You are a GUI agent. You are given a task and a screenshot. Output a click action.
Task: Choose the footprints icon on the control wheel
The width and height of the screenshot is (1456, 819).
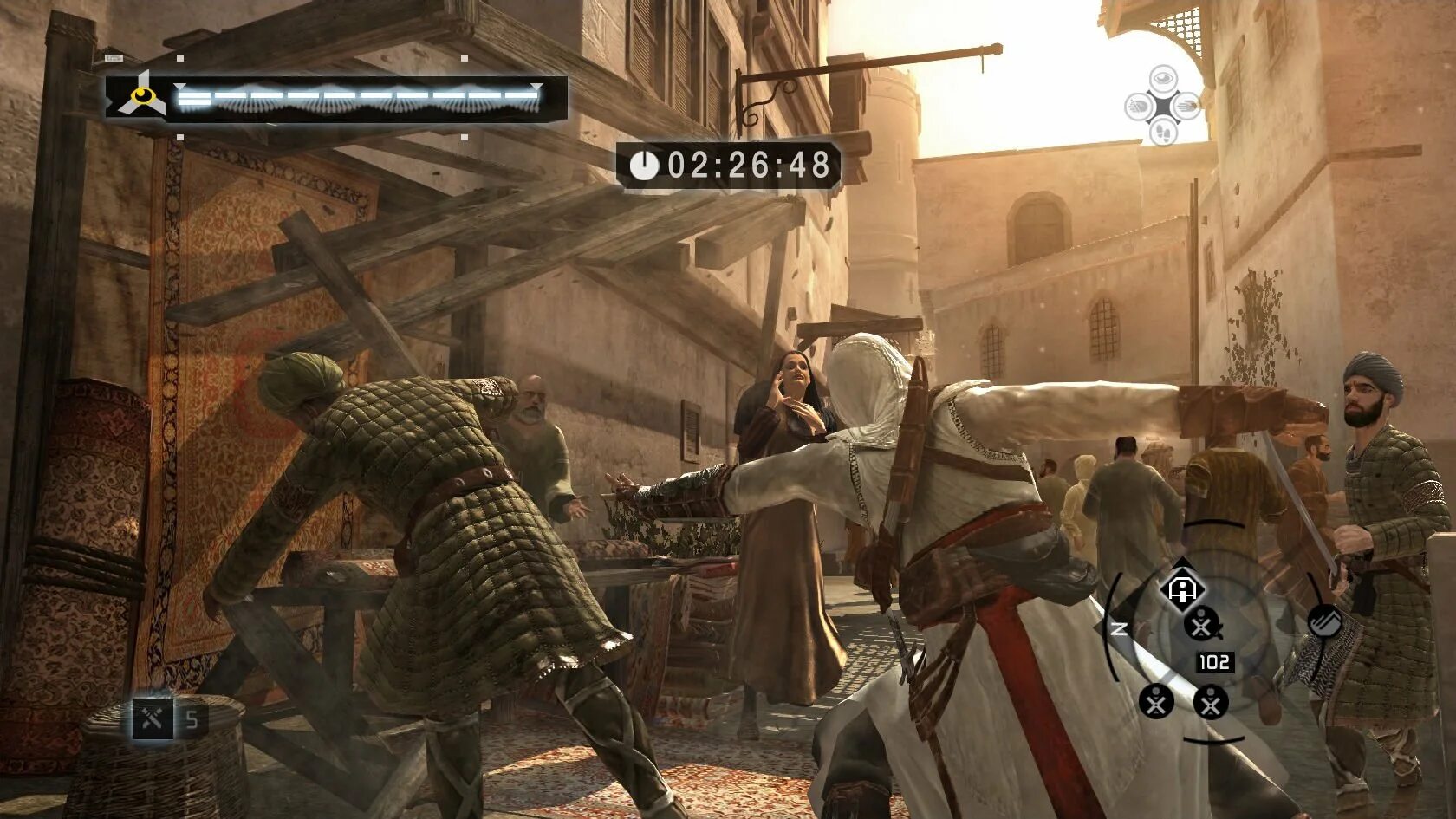tap(1163, 133)
